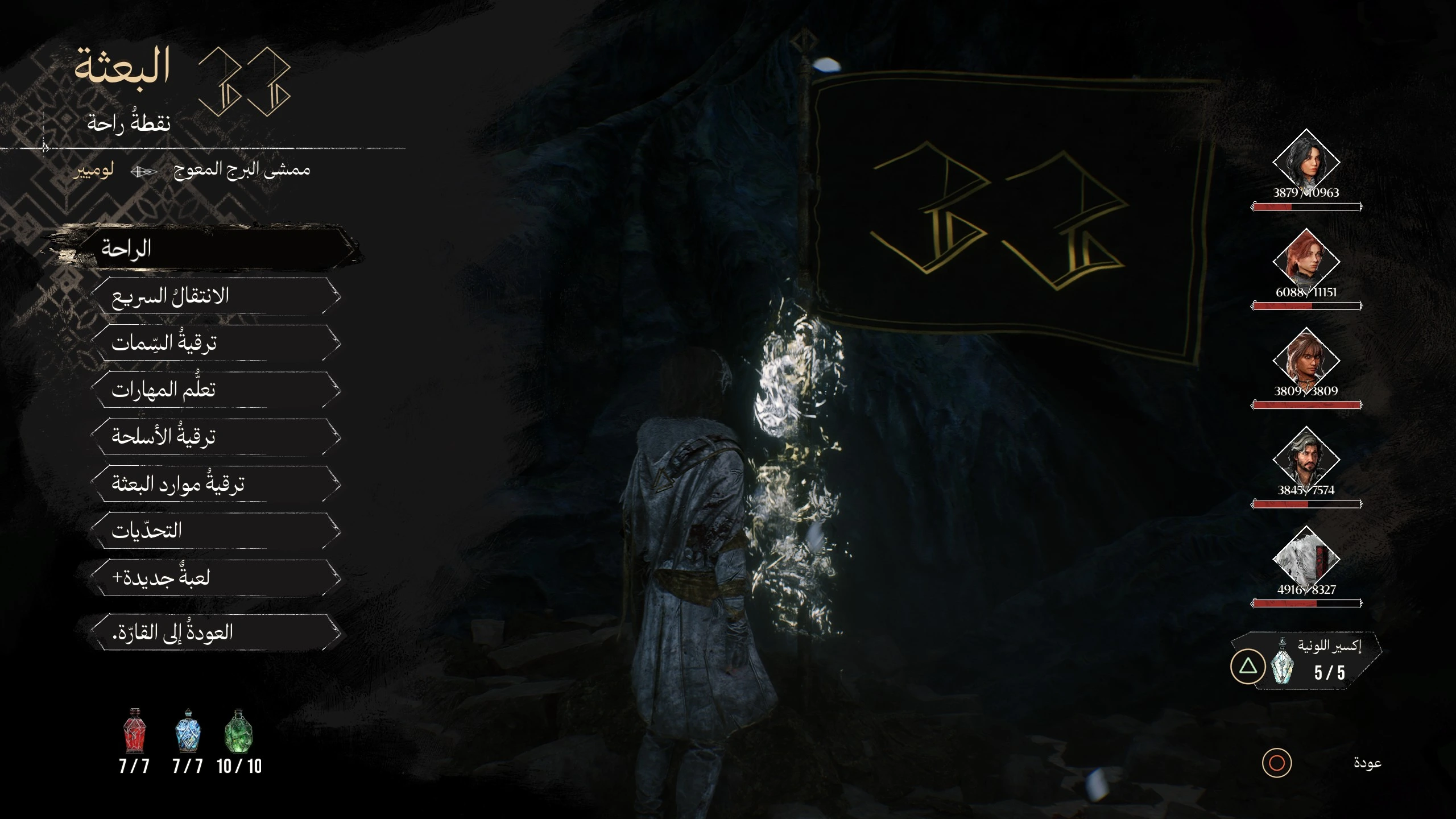This screenshot has height=819, width=1456.
Task: Click the blue potion flask icon
Action: tap(188, 731)
